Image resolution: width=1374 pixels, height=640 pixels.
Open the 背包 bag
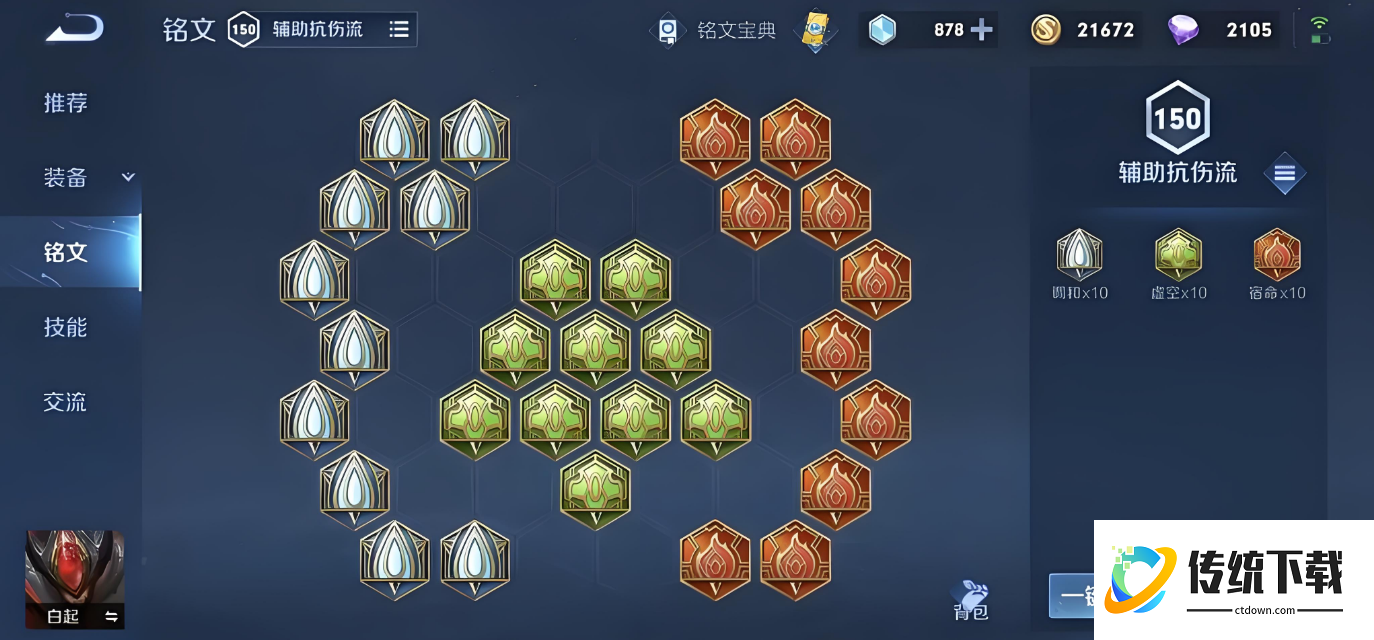coord(971,598)
